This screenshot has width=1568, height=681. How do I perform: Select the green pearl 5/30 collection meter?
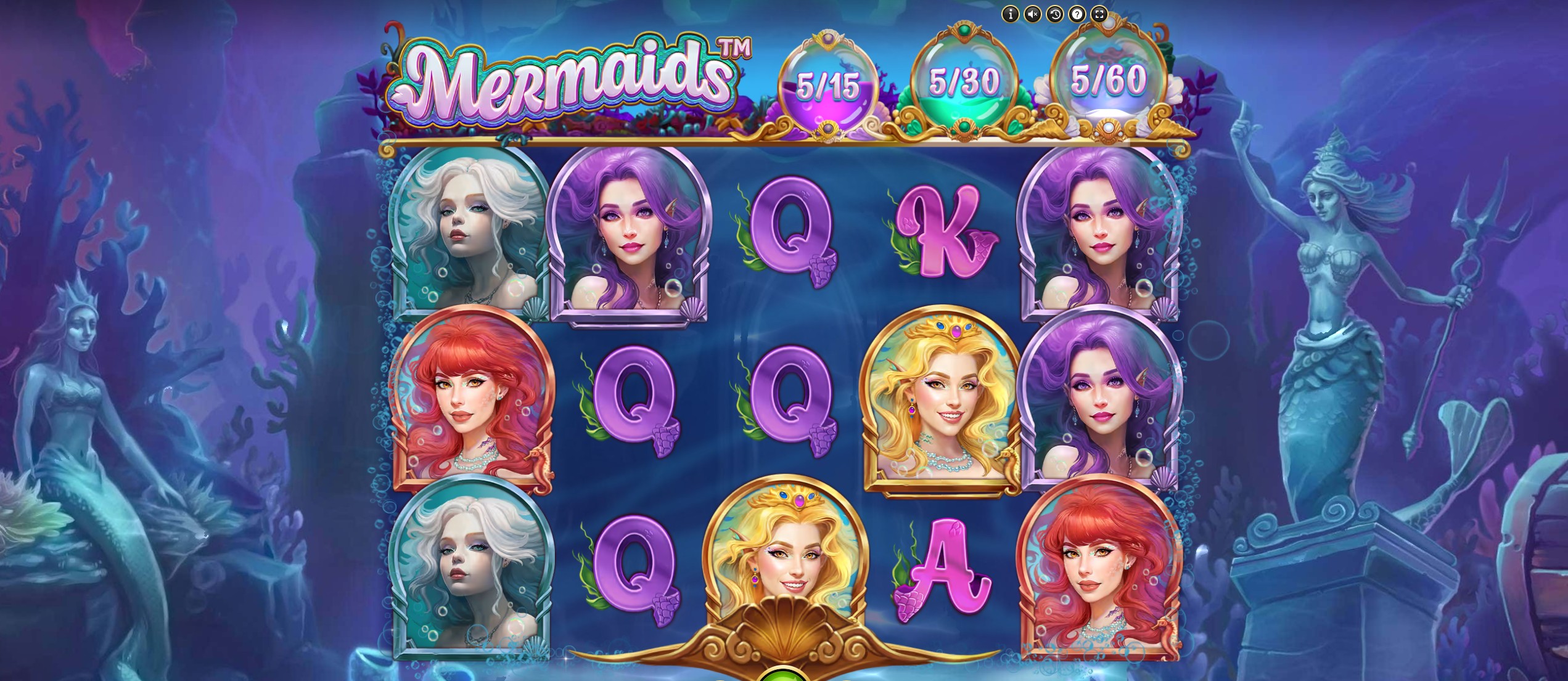click(966, 80)
